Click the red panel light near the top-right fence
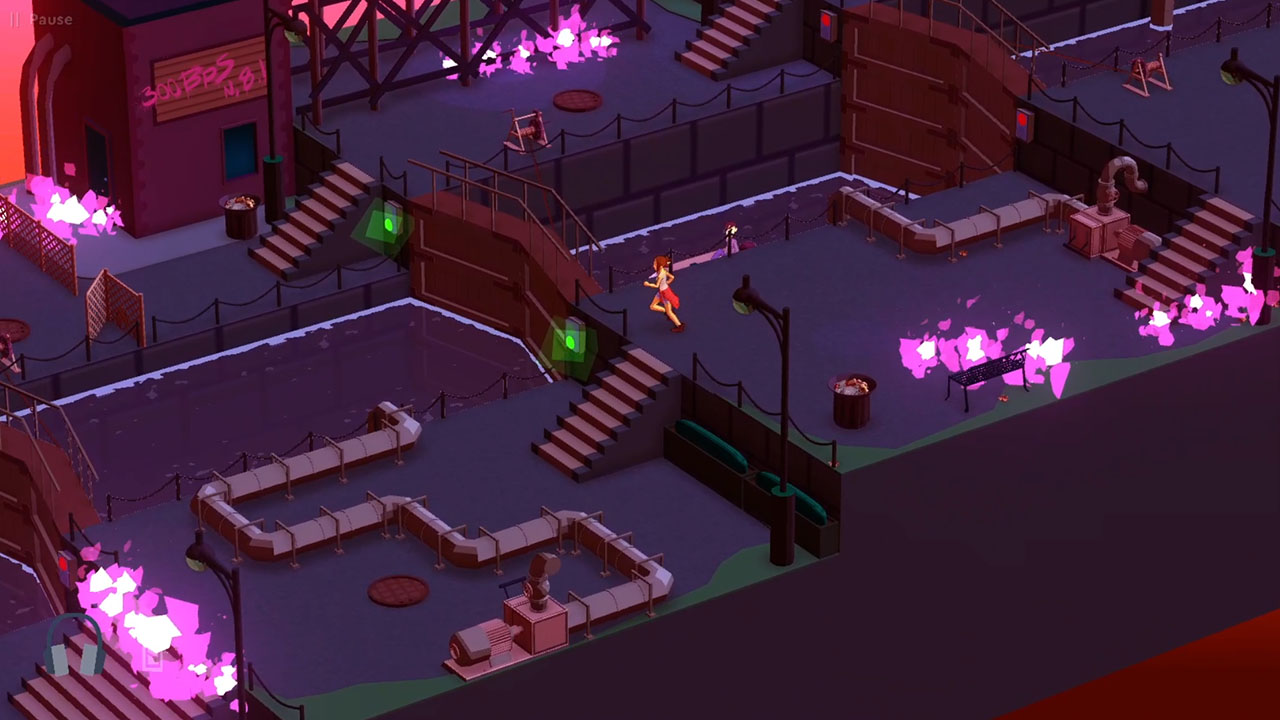The width and height of the screenshot is (1280, 720). coord(1023,120)
